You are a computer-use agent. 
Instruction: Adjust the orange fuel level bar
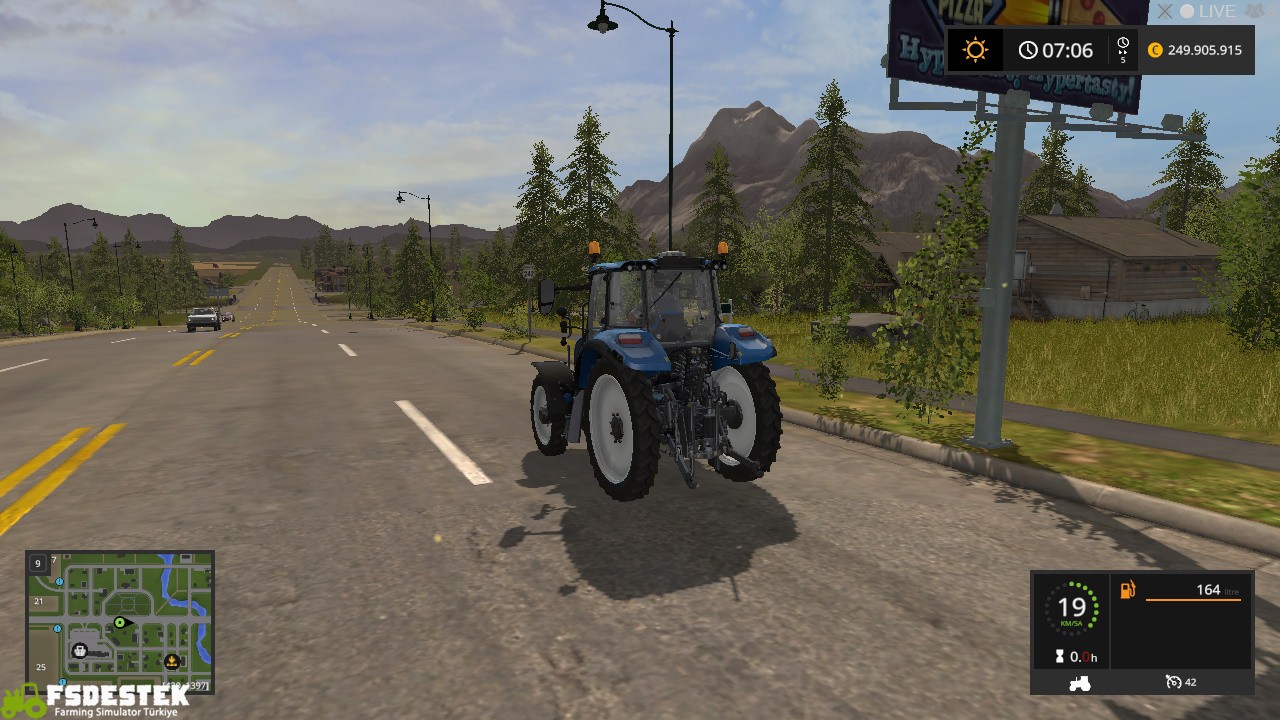1194,600
